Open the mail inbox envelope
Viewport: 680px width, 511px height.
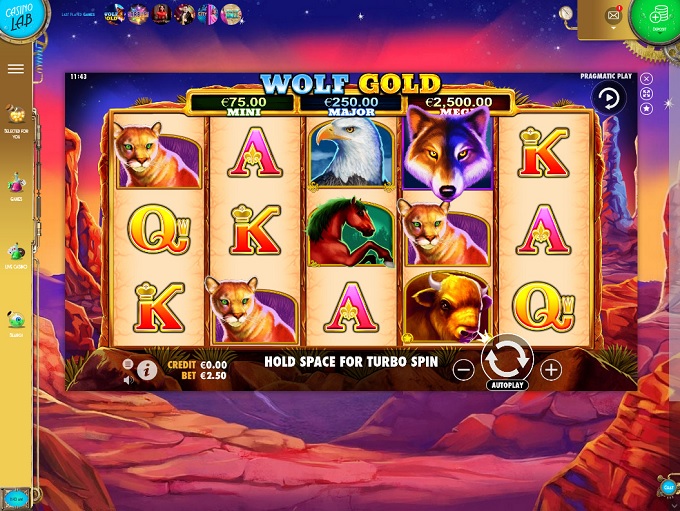[613, 16]
